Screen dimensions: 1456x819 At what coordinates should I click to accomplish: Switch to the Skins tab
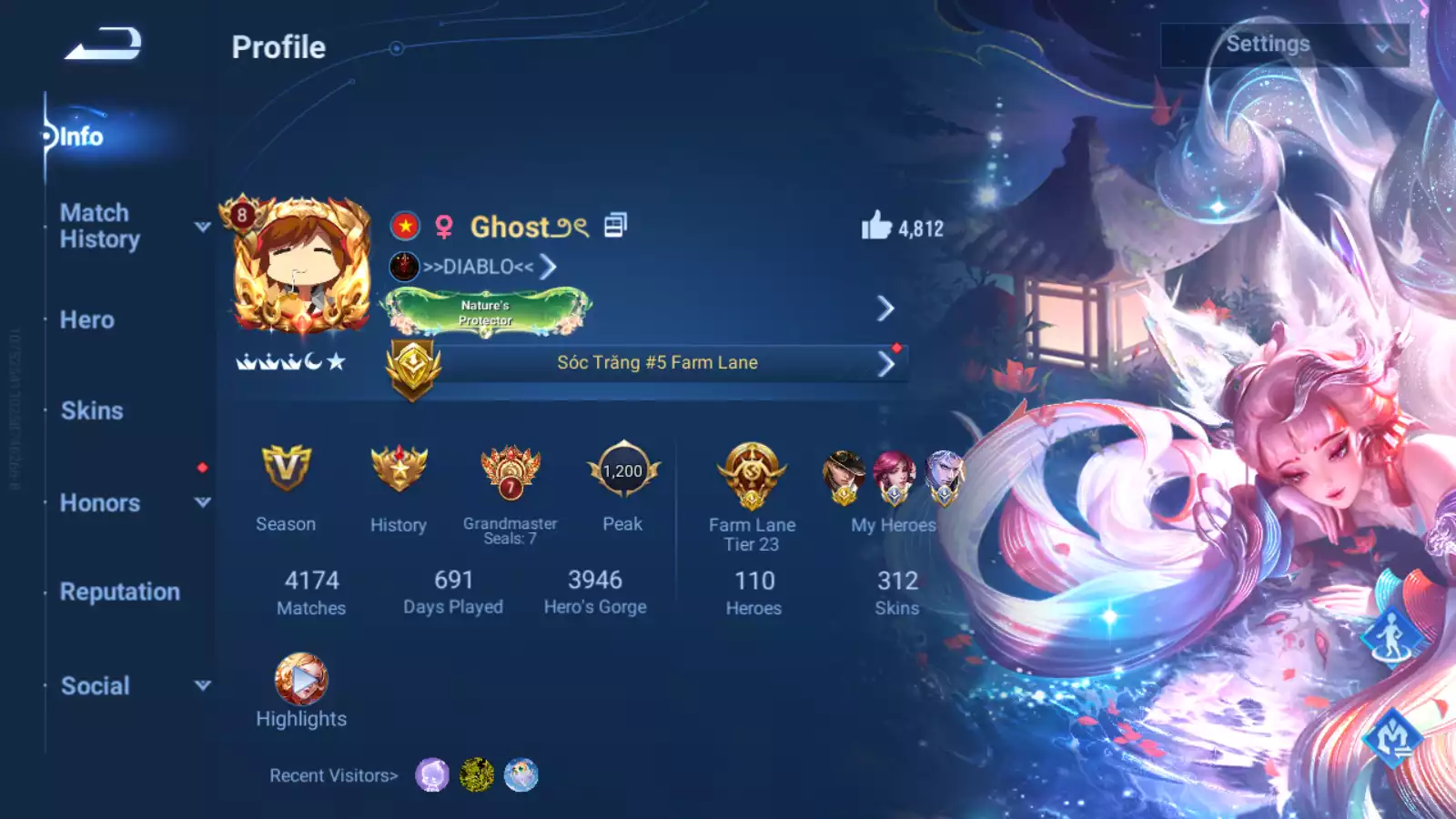92,411
